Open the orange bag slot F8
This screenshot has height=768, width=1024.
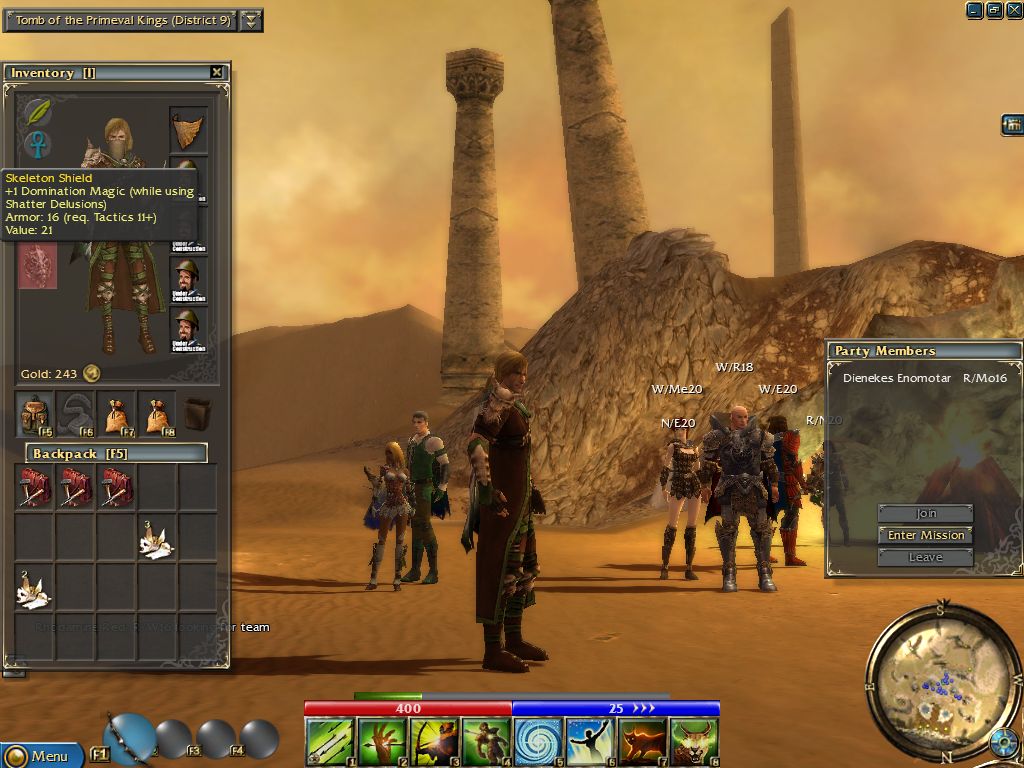pos(158,414)
